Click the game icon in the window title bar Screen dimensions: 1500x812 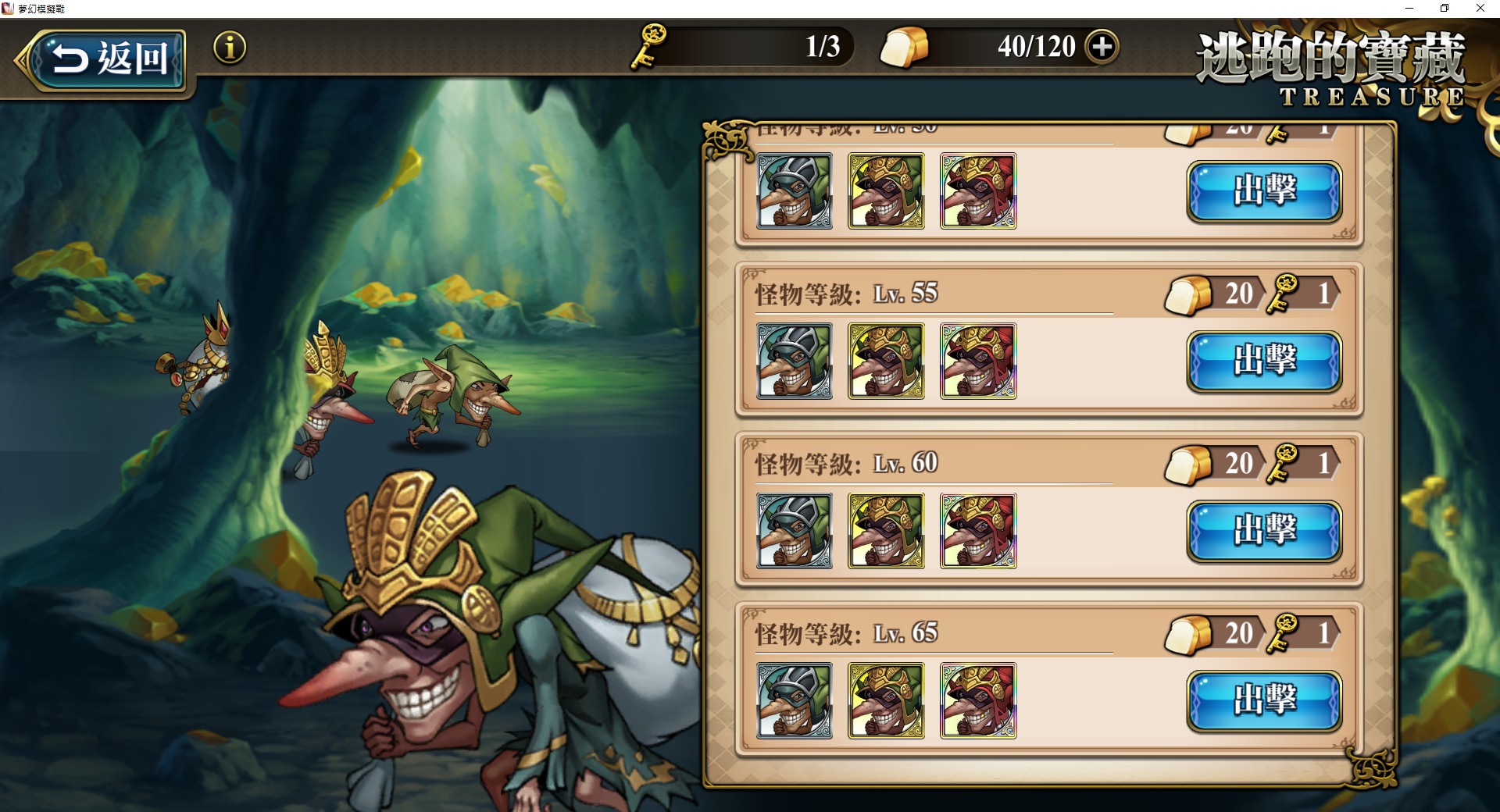click(8, 9)
